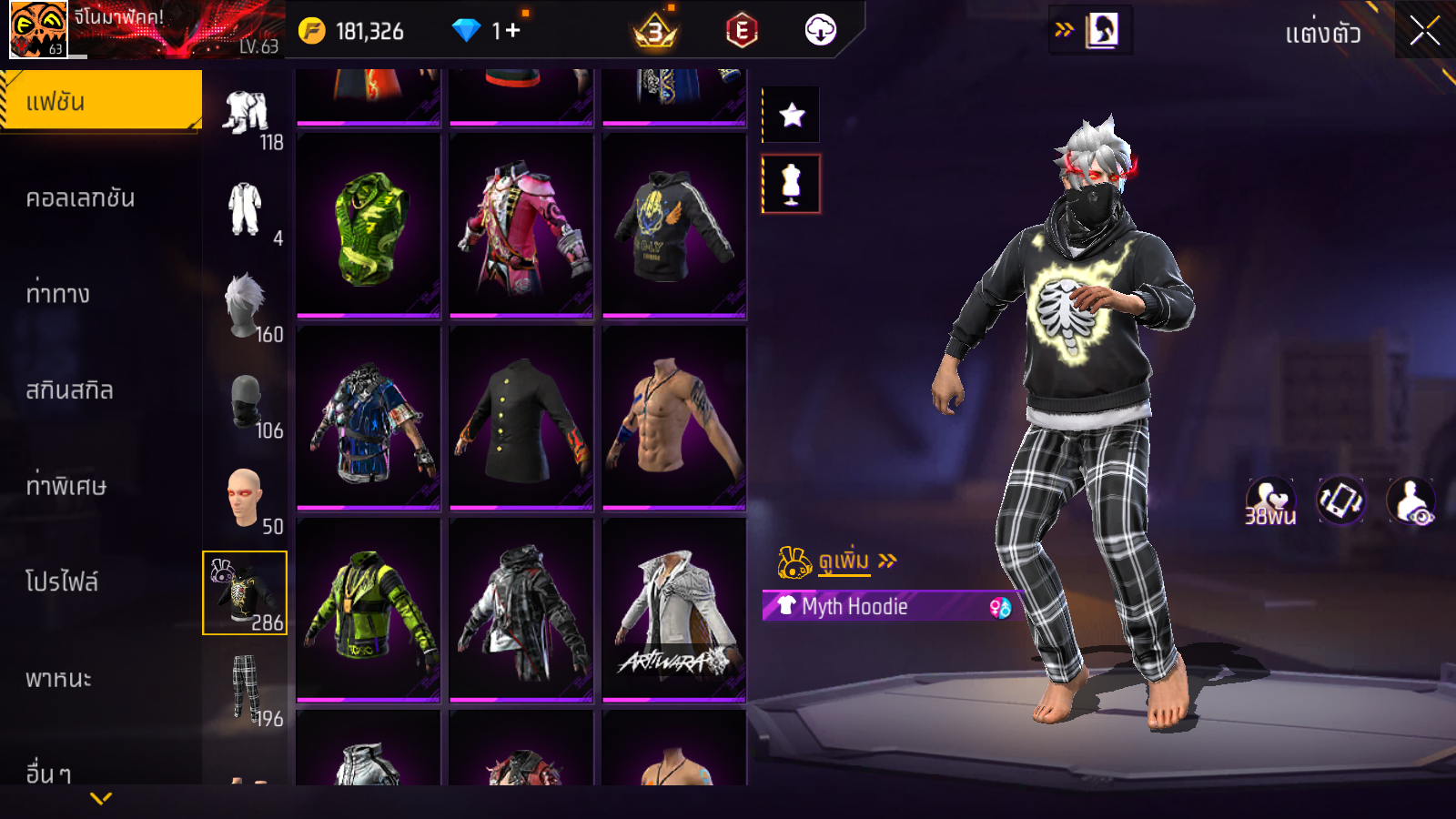Open the favorites star filter
Screen dimensions: 1456x819
(x=792, y=116)
